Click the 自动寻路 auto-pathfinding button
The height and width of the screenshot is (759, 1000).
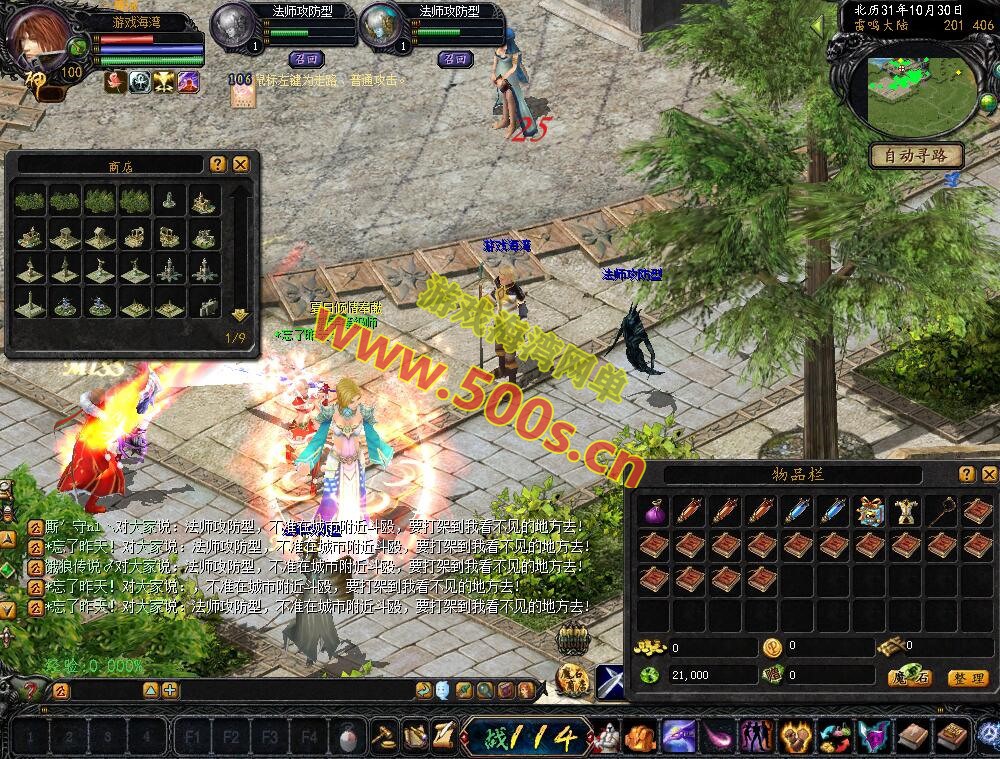[x=916, y=155]
